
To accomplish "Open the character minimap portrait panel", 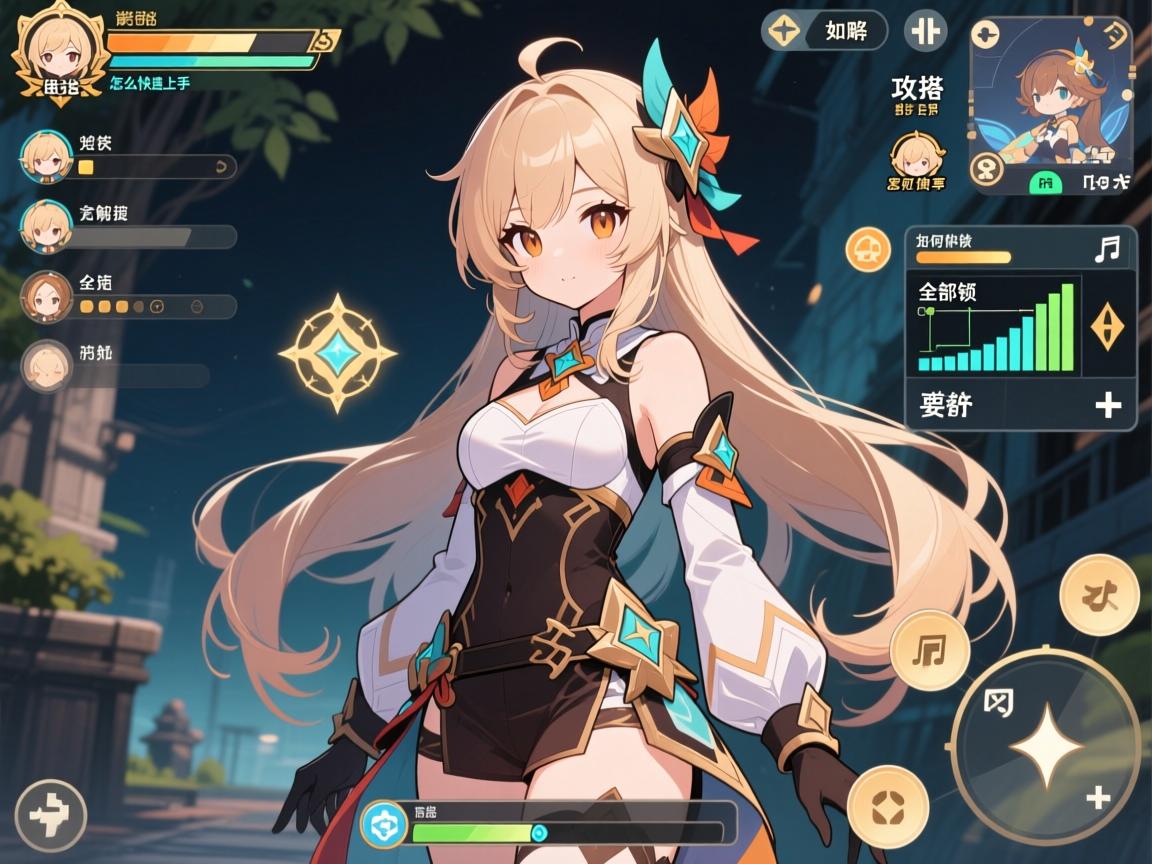I will (1050, 95).
